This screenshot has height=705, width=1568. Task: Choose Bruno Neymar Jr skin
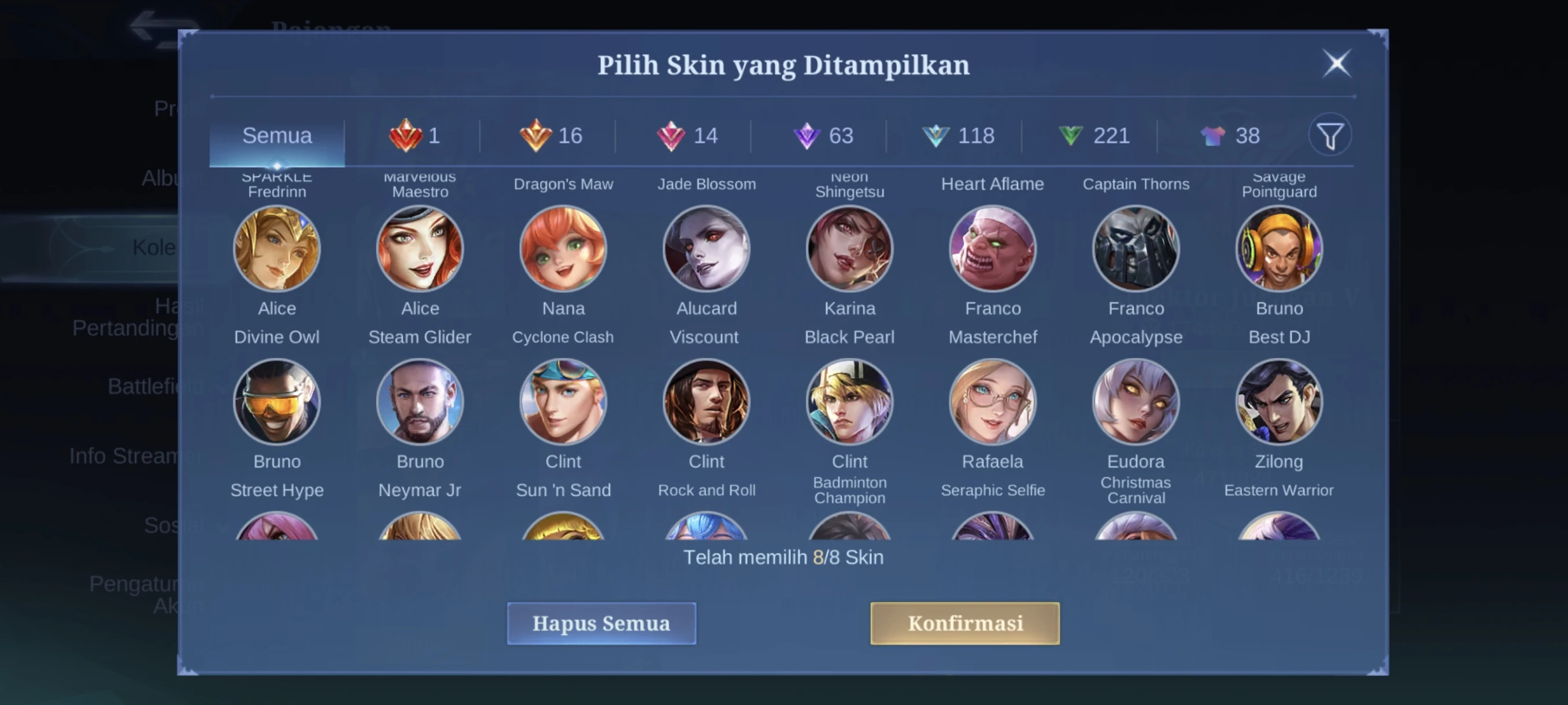tap(420, 402)
